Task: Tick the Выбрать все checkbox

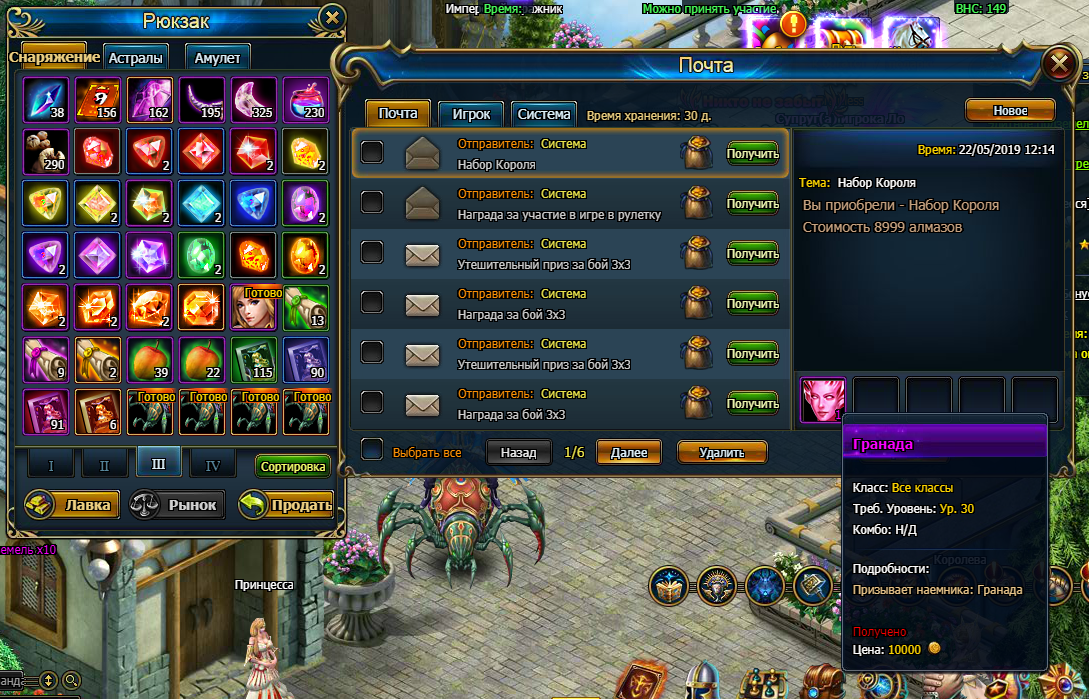Action: (372, 451)
